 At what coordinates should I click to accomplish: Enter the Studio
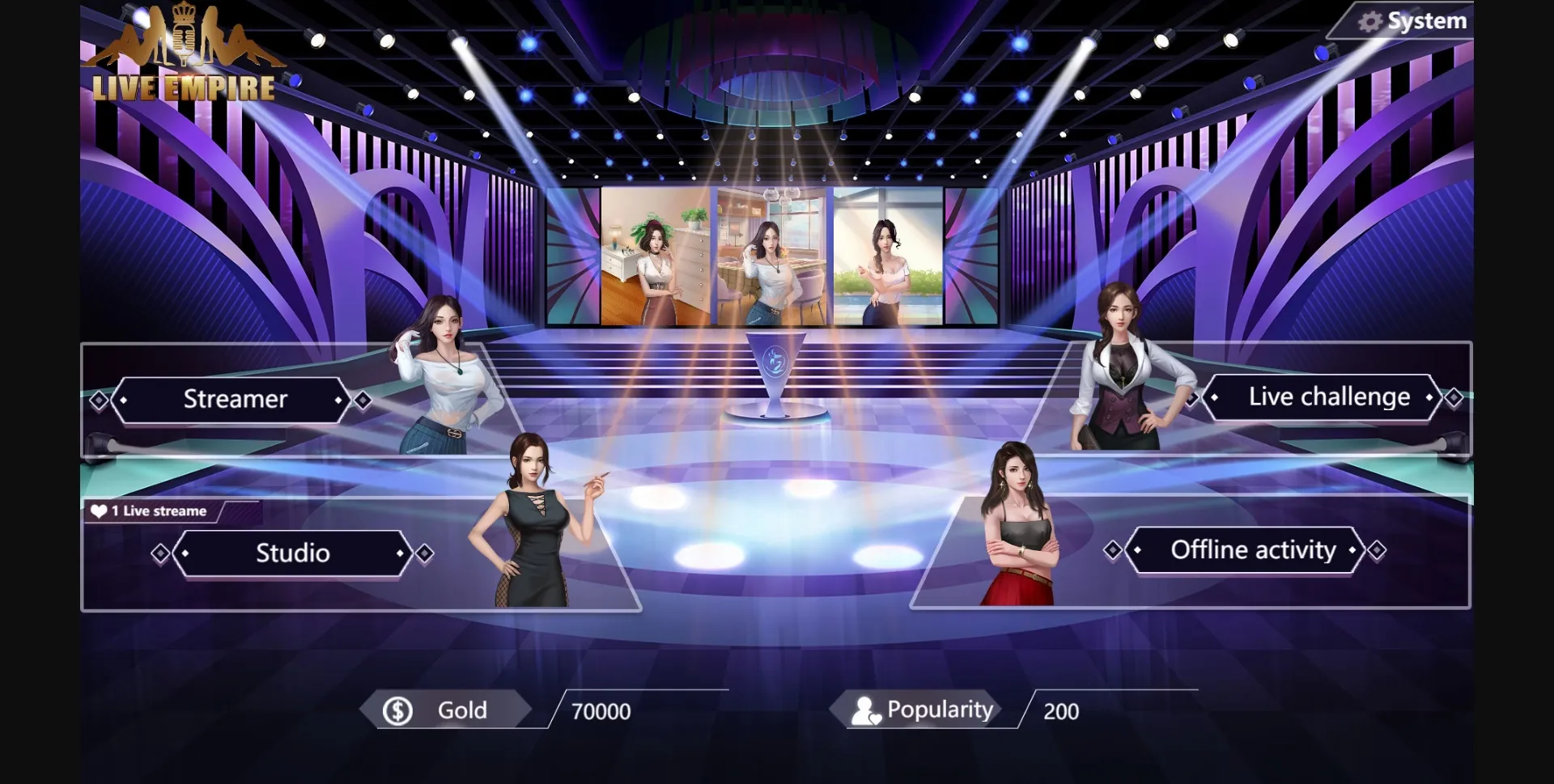(x=291, y=553)
